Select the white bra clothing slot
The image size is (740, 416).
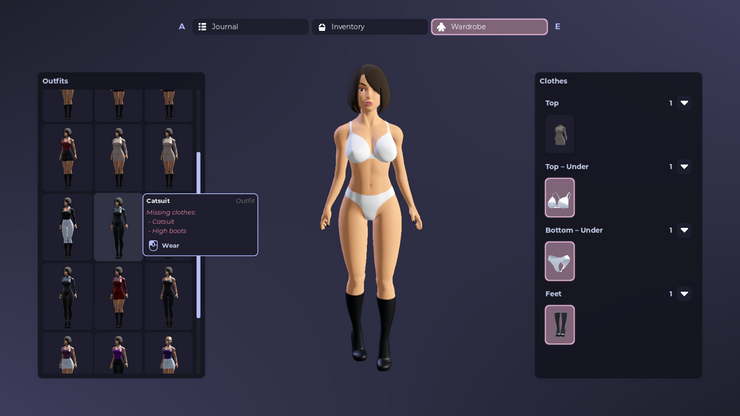click(x=559, y=198)
